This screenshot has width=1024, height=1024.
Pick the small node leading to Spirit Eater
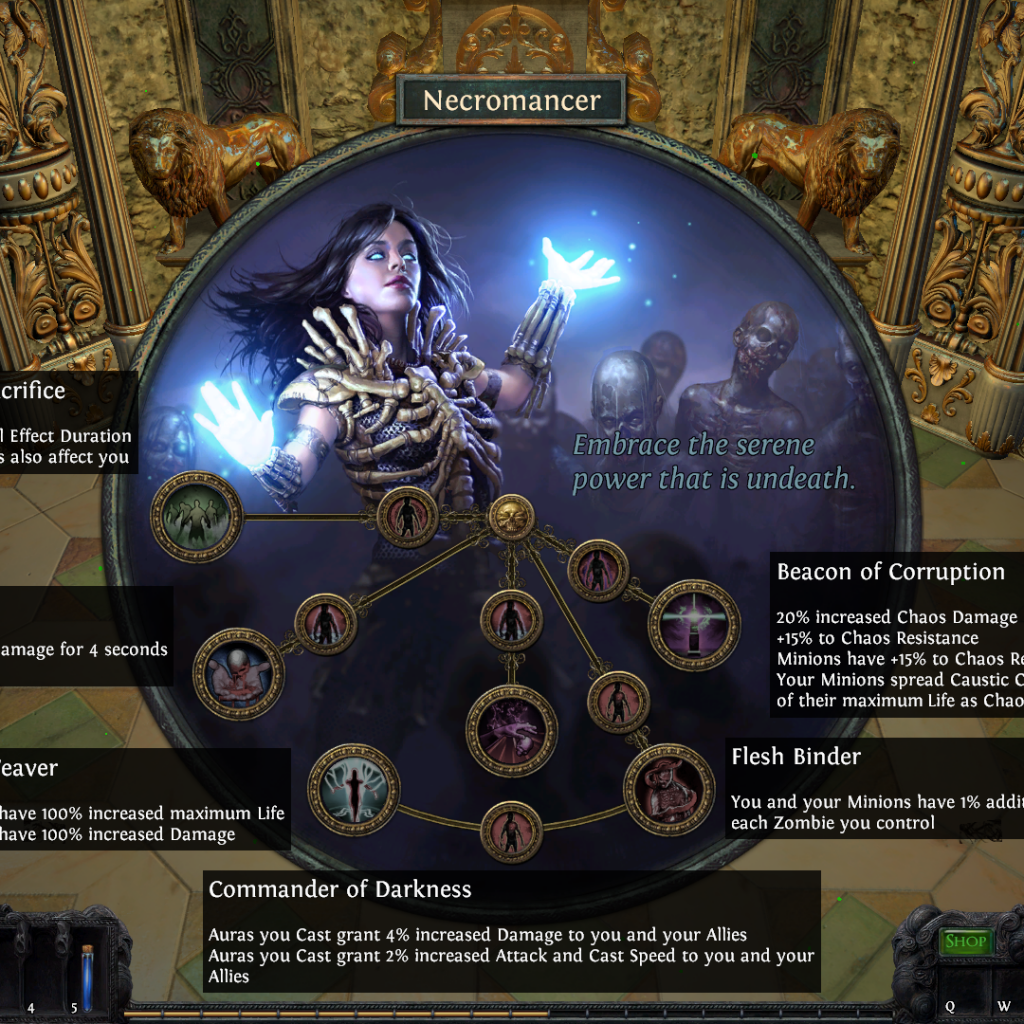(x=325, y=624)
